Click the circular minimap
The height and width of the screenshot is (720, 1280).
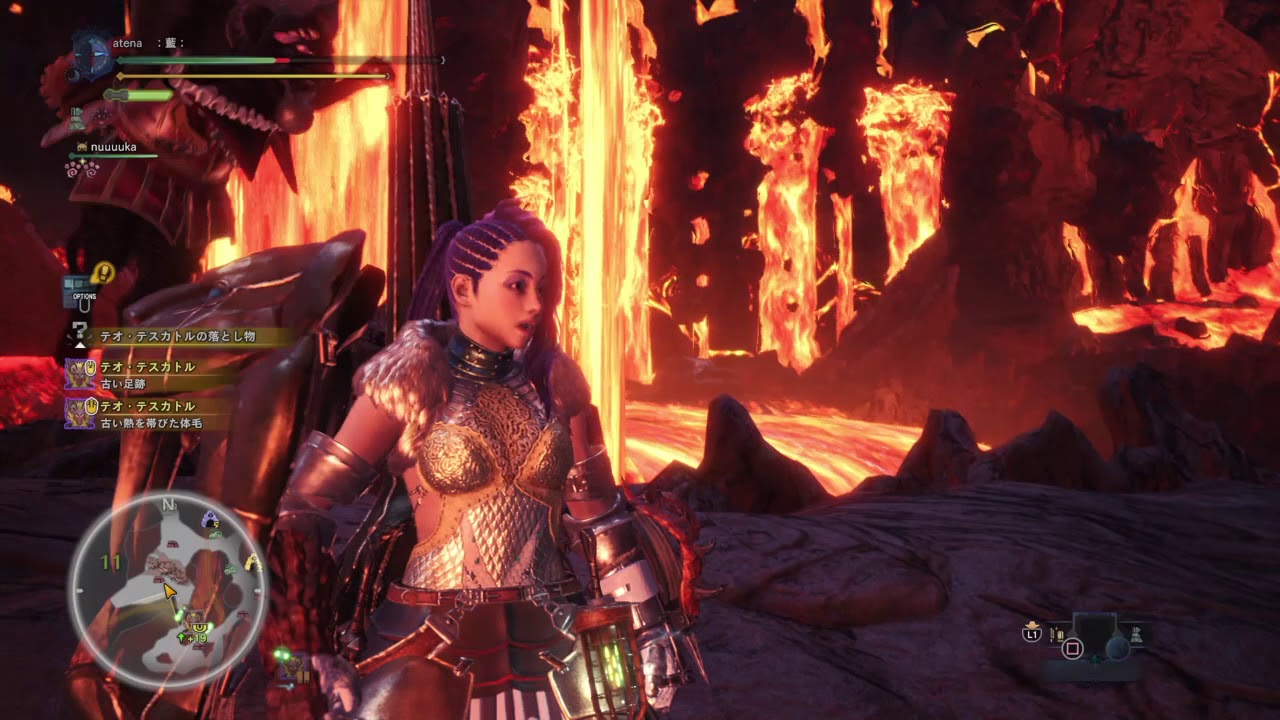167,590
